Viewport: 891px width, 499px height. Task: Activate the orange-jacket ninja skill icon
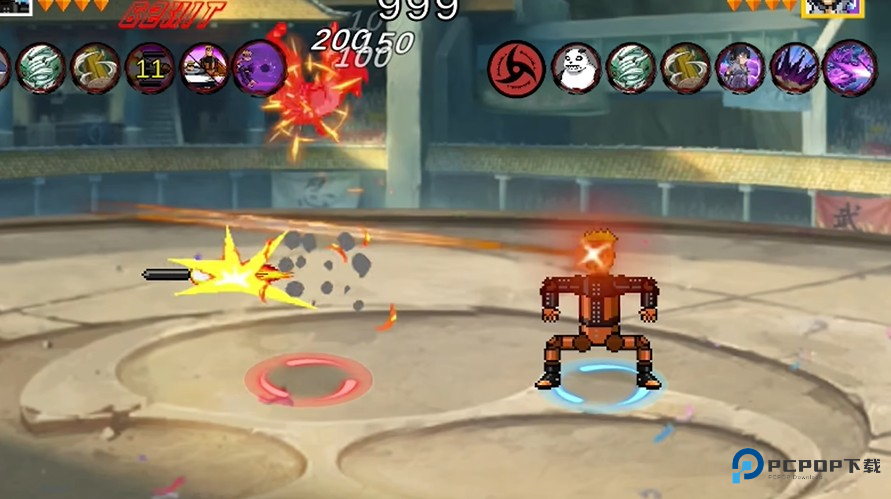pyautogui.click(x=205, y=69)
